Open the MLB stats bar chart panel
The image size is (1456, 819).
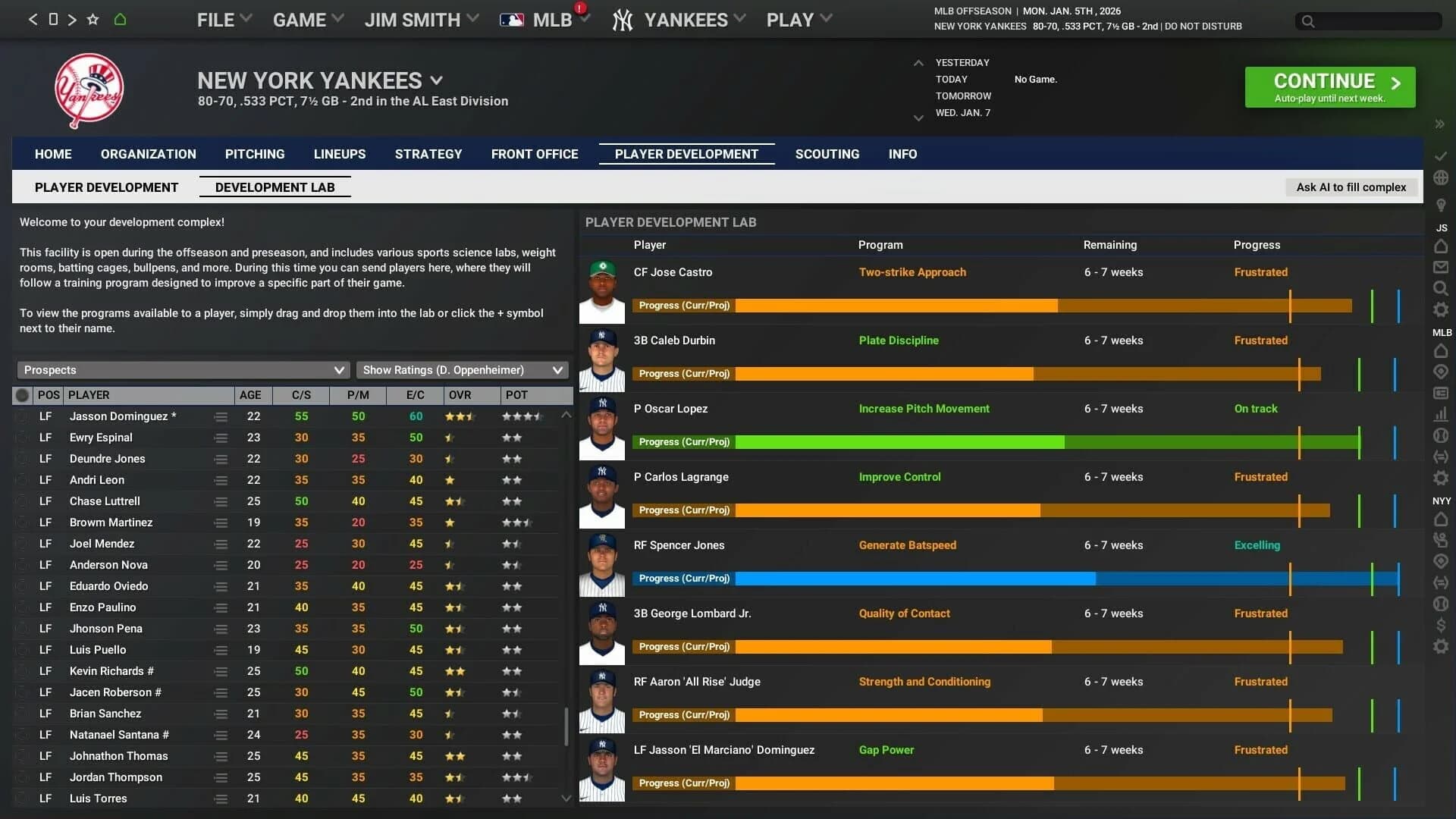(1442, 414)
